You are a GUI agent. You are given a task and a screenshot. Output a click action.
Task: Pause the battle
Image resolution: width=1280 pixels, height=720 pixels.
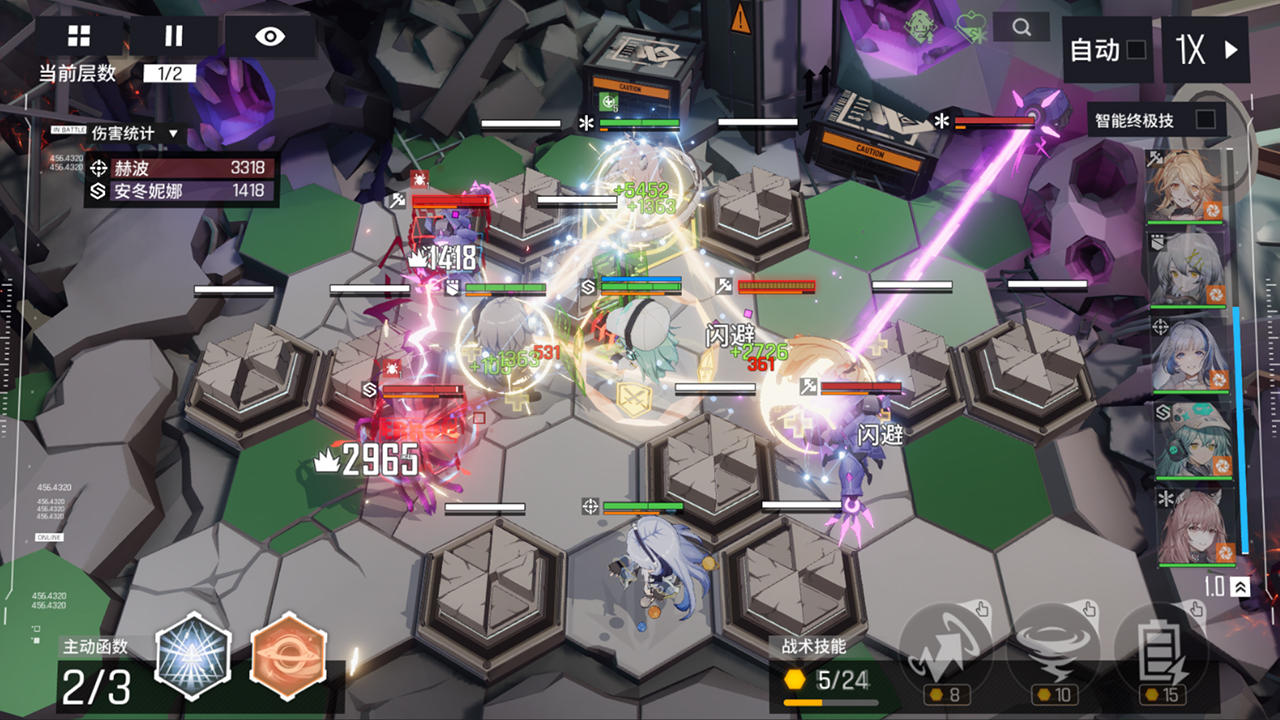(174, 37)
